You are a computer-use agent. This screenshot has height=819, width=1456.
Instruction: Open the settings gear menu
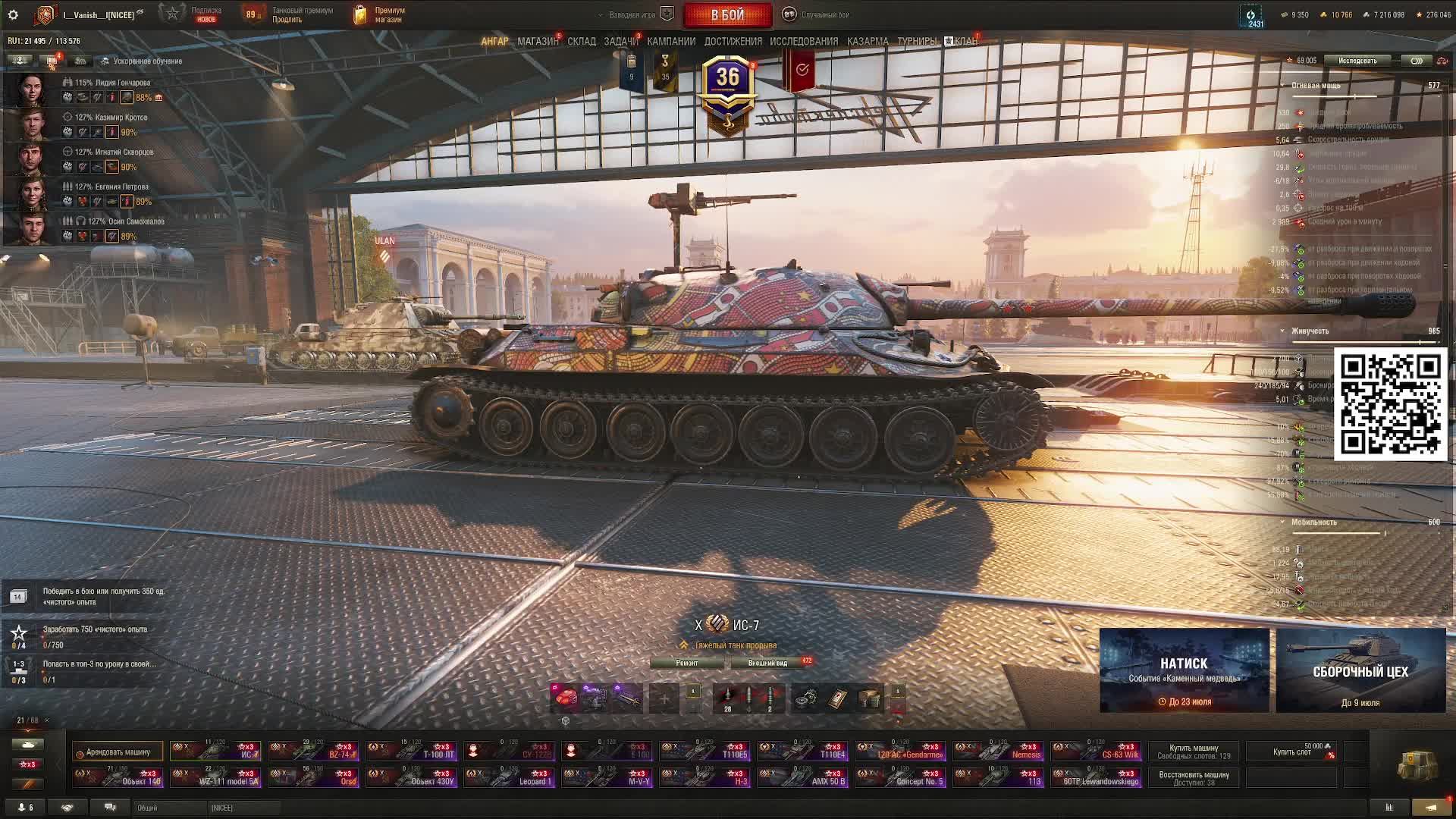[13, 15]
